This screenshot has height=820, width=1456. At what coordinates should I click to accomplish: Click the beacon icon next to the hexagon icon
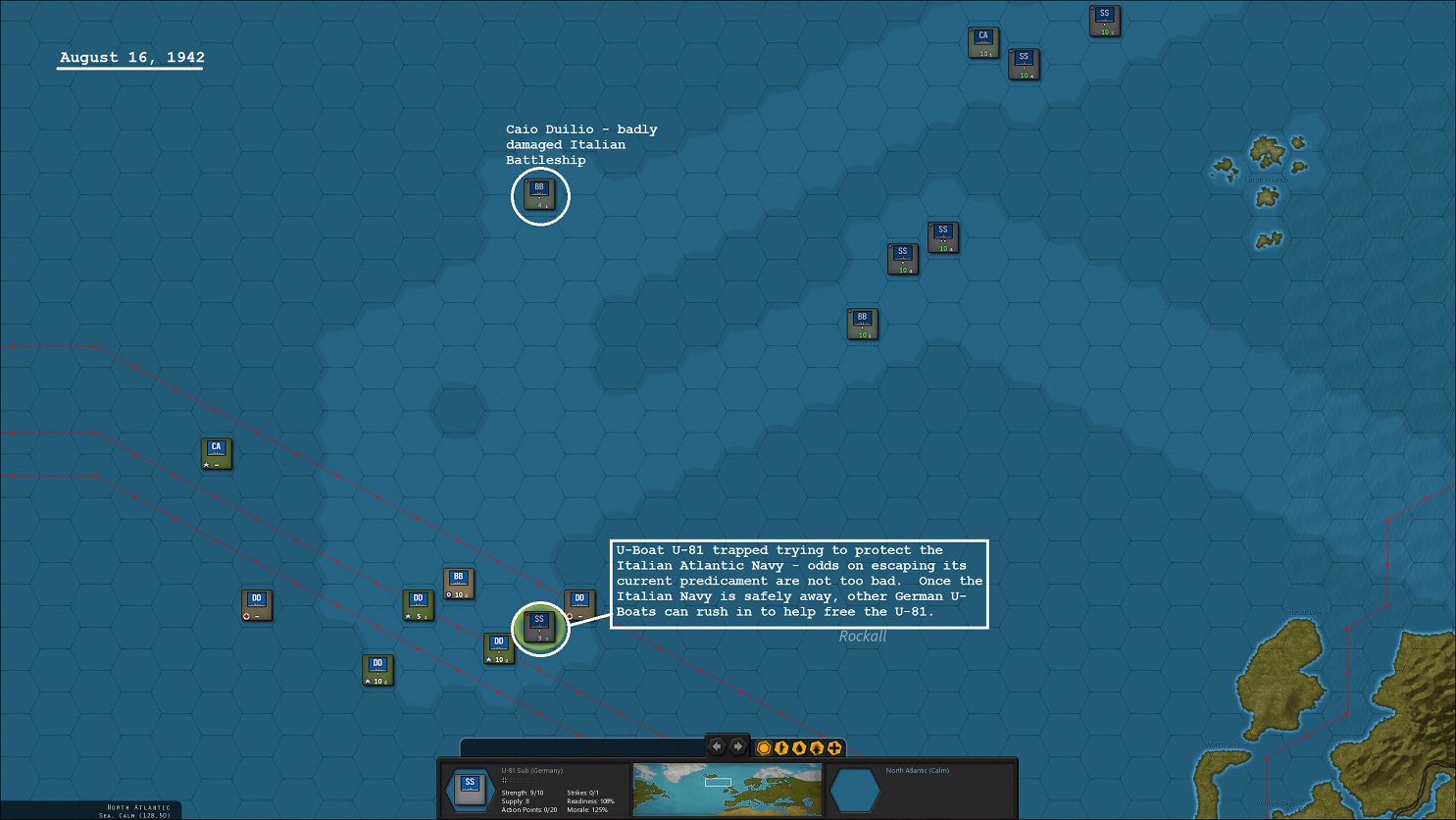[x=781, y=747]
